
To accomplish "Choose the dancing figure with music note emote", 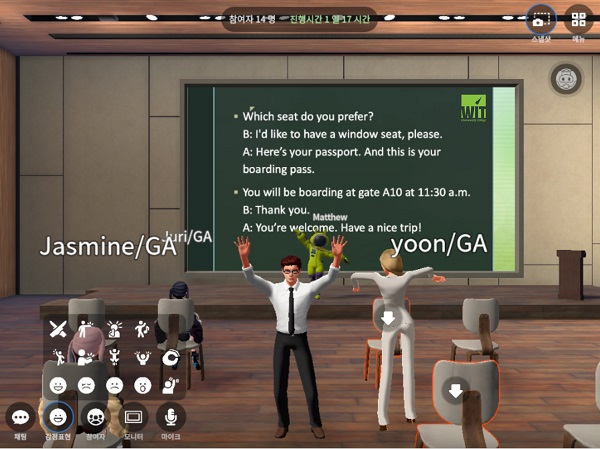I will tap(142, 328).
